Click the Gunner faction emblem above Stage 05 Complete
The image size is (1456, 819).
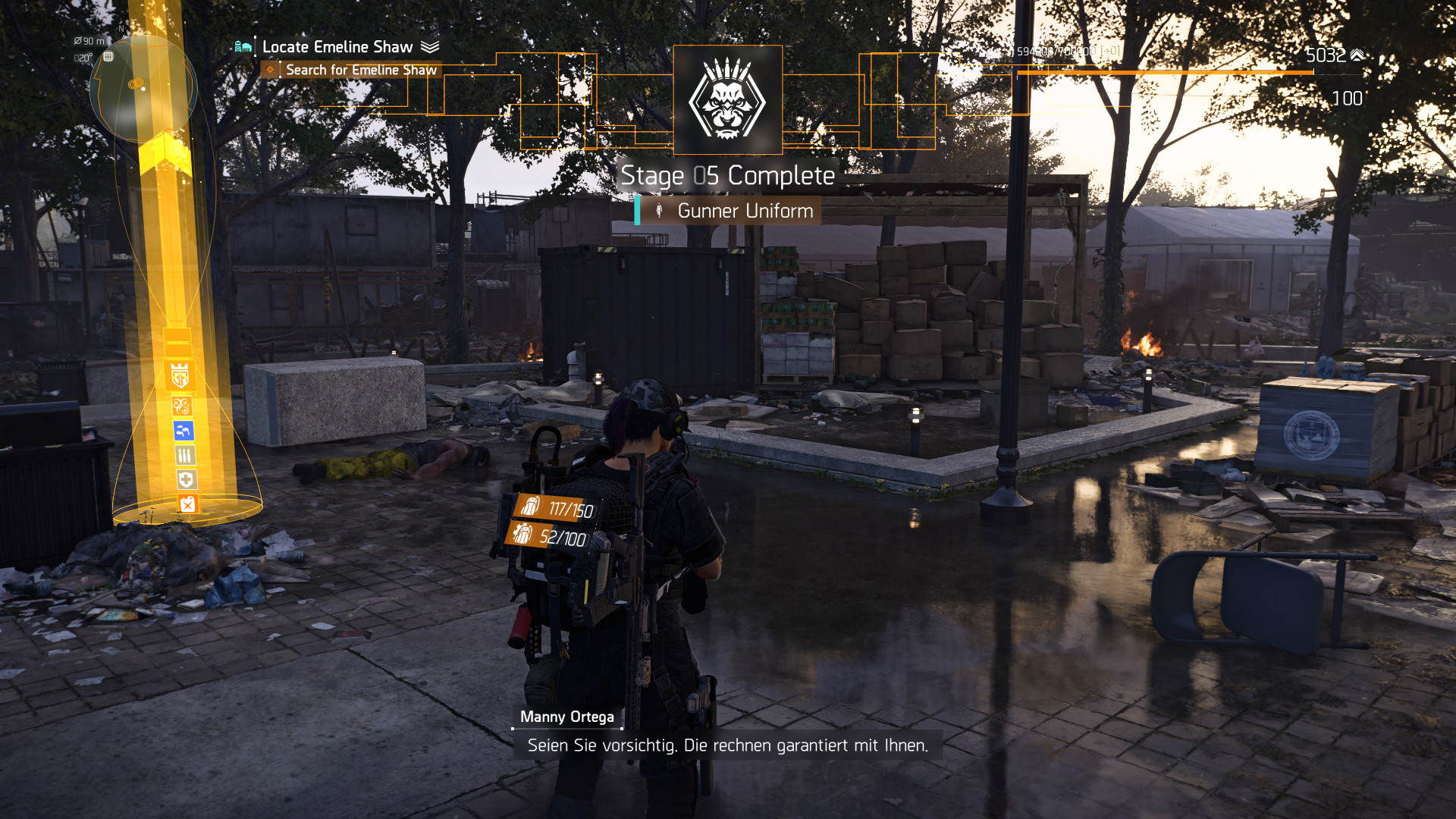coord(727,100)
